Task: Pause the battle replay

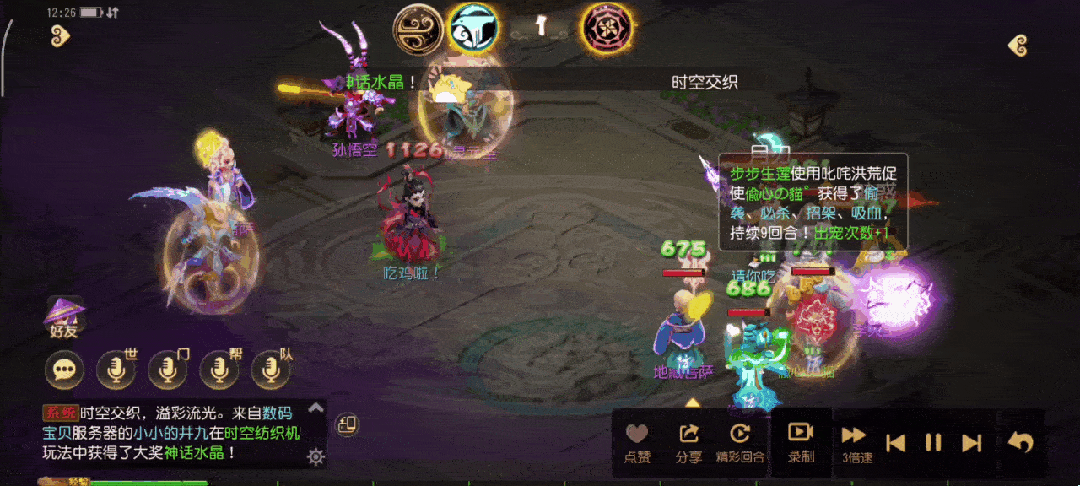Action: pos(933,442)
